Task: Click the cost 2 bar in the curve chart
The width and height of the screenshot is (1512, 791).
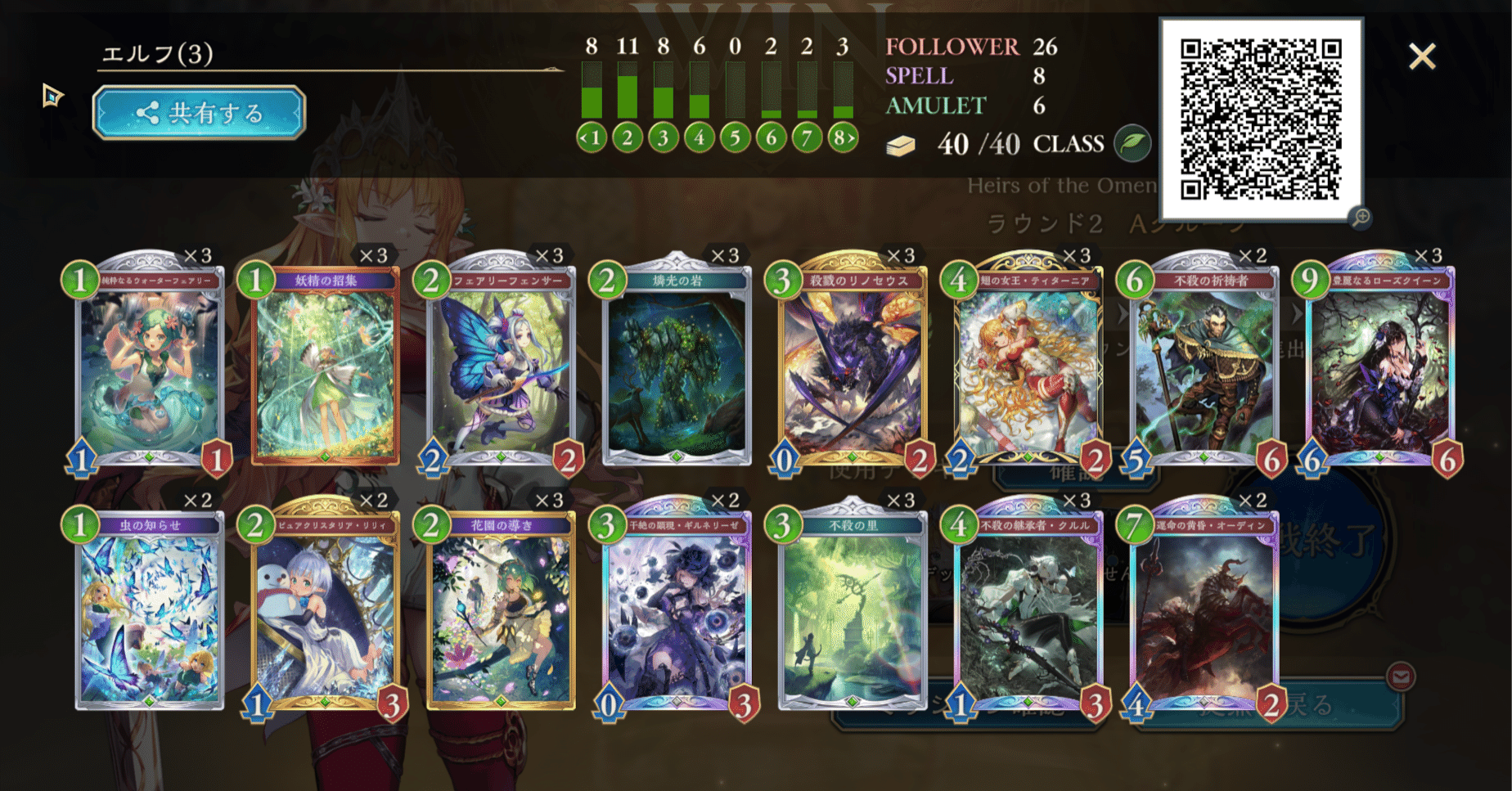Action: (x=628, y=92)
